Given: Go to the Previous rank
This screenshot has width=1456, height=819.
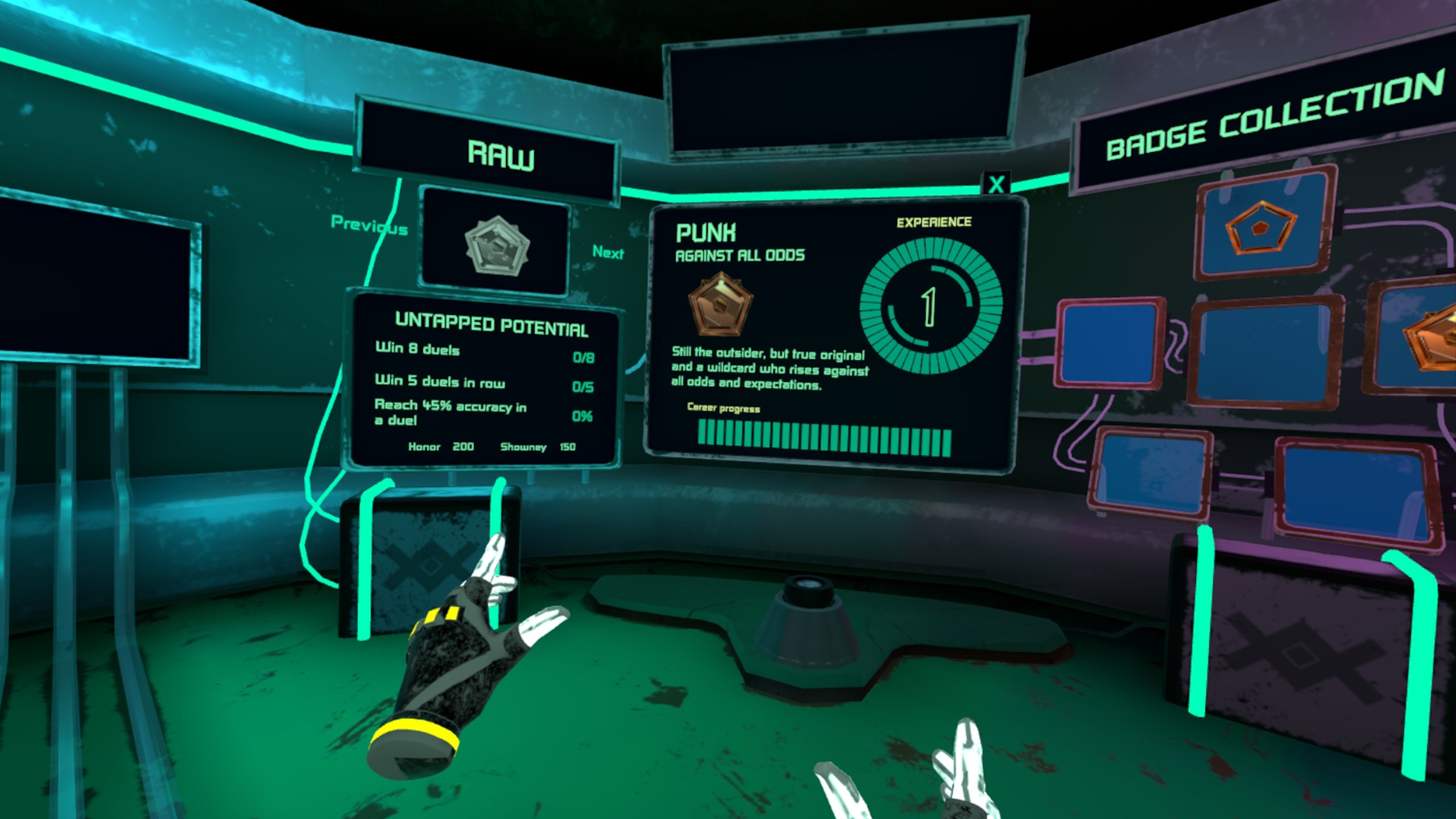Looking at the screenshot, I should pos(369,226).
